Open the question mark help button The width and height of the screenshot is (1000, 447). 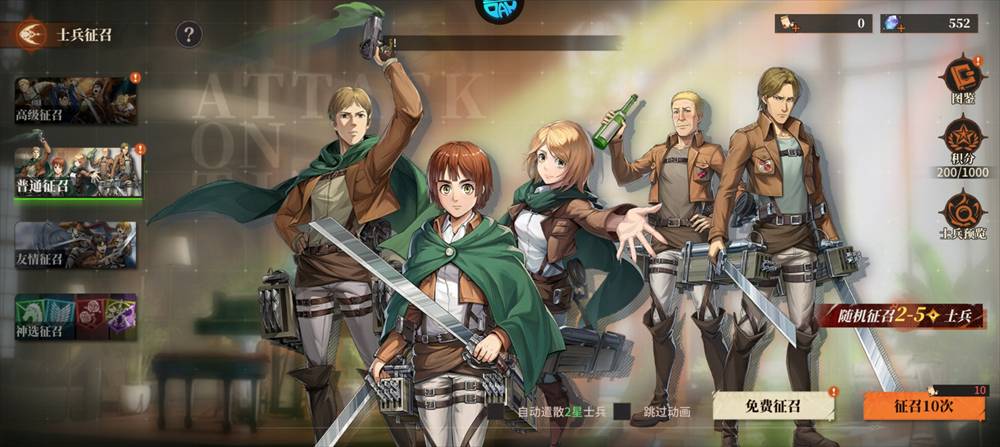coord(189,35)
